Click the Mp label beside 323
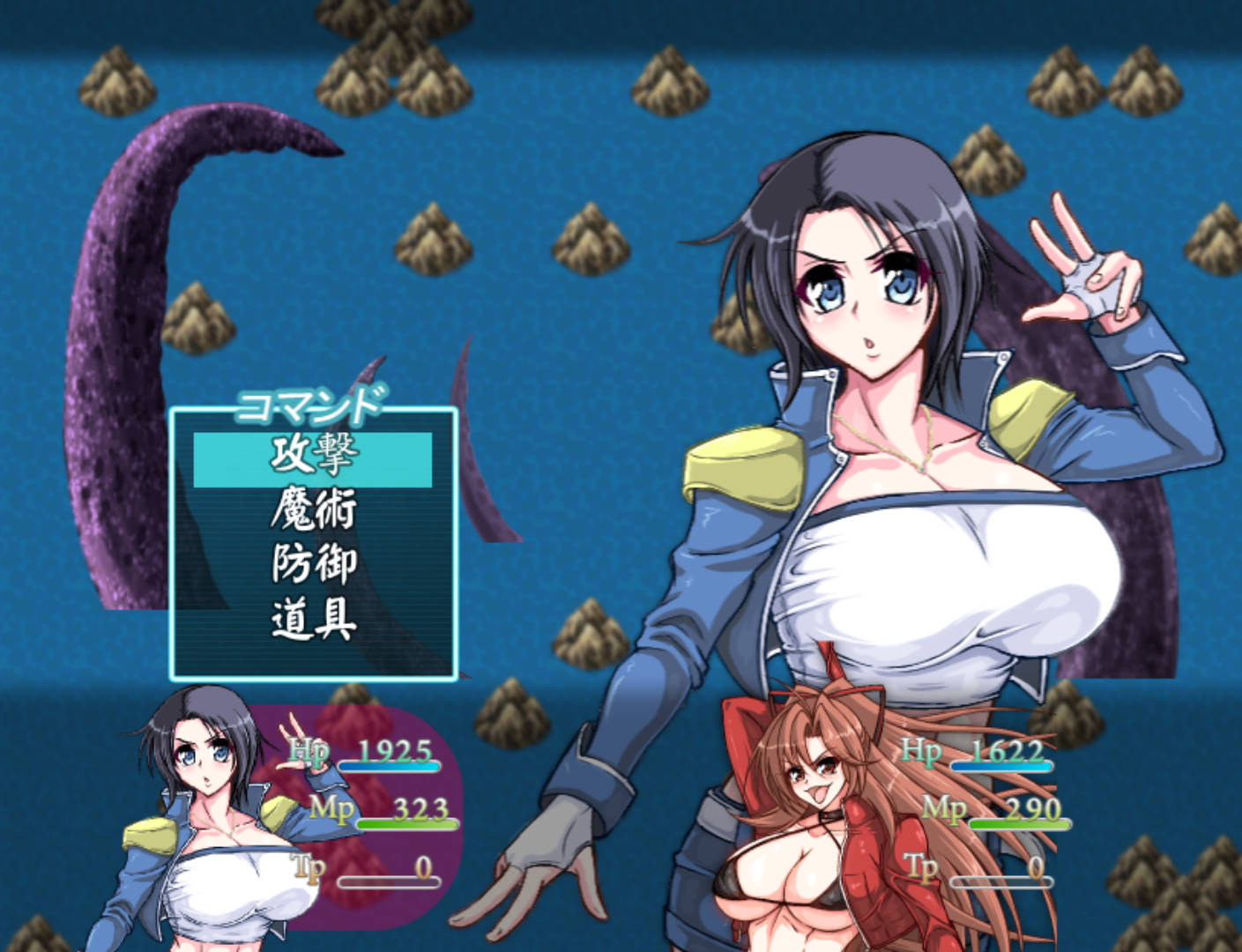The image size is (1242, 952). [332, 808]
